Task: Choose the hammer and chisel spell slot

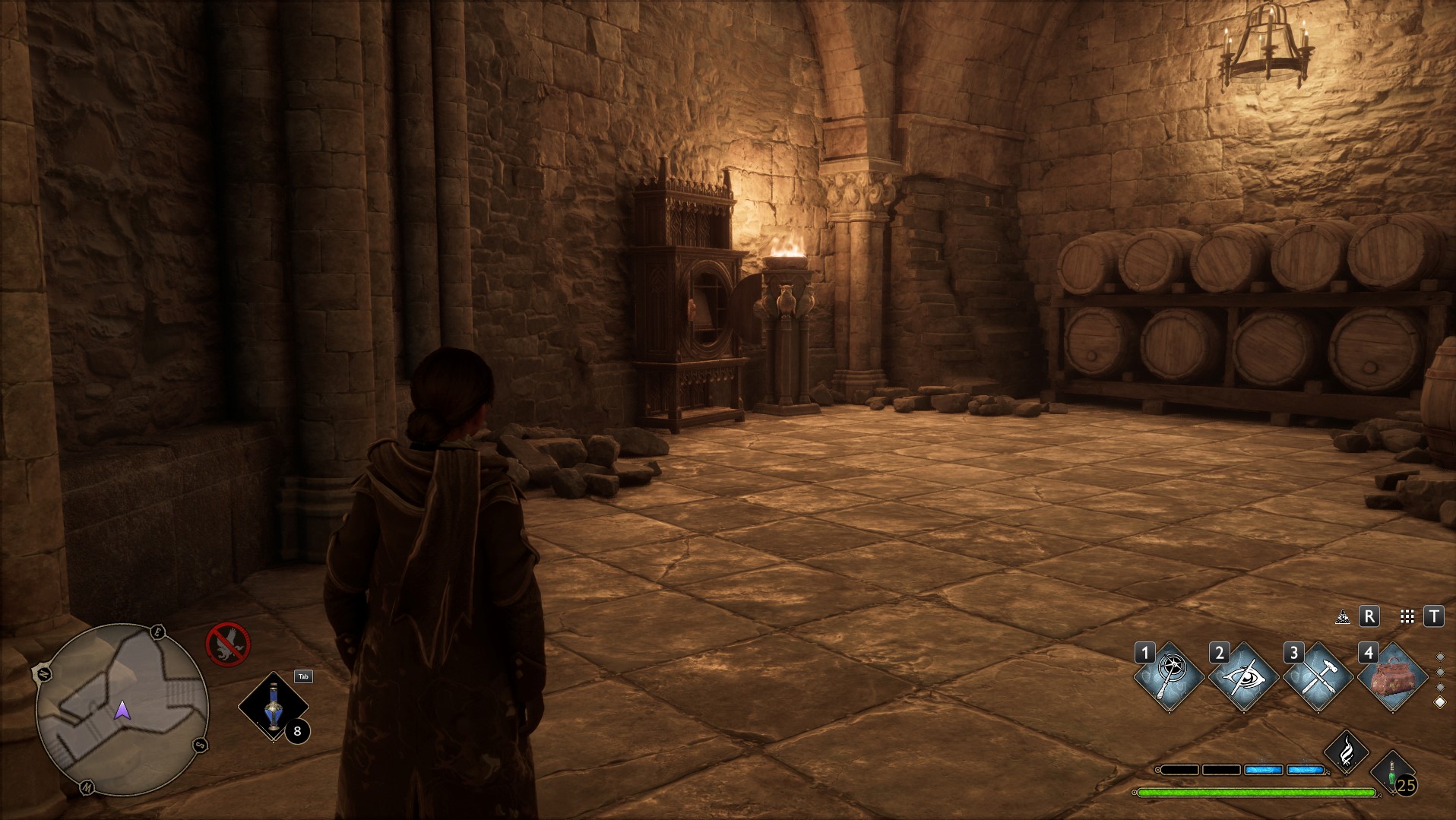Action: point(1317,676)
